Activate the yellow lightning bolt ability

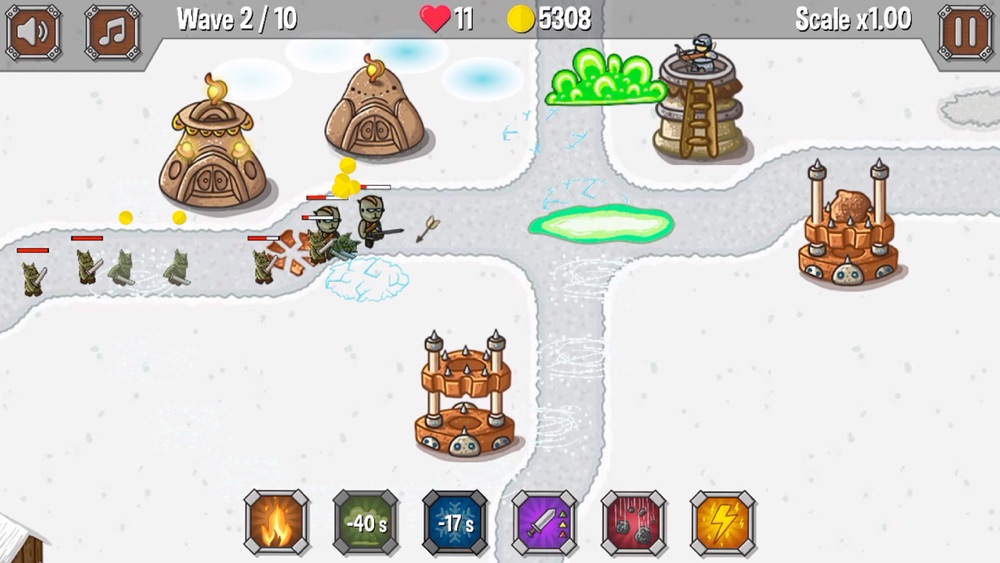722,523
